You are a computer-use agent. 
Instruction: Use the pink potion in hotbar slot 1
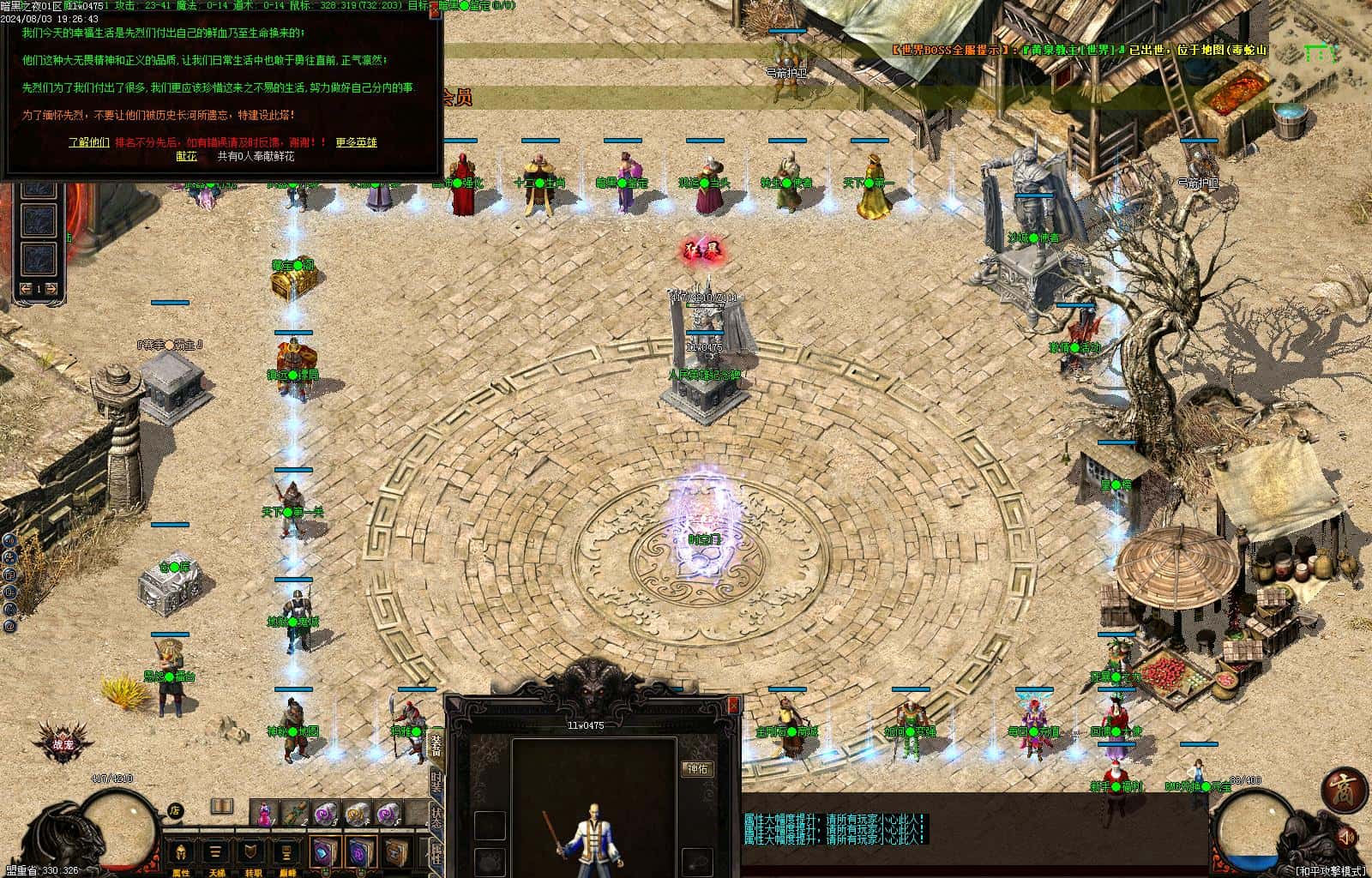pyautogui.click(x=265, y=811)
